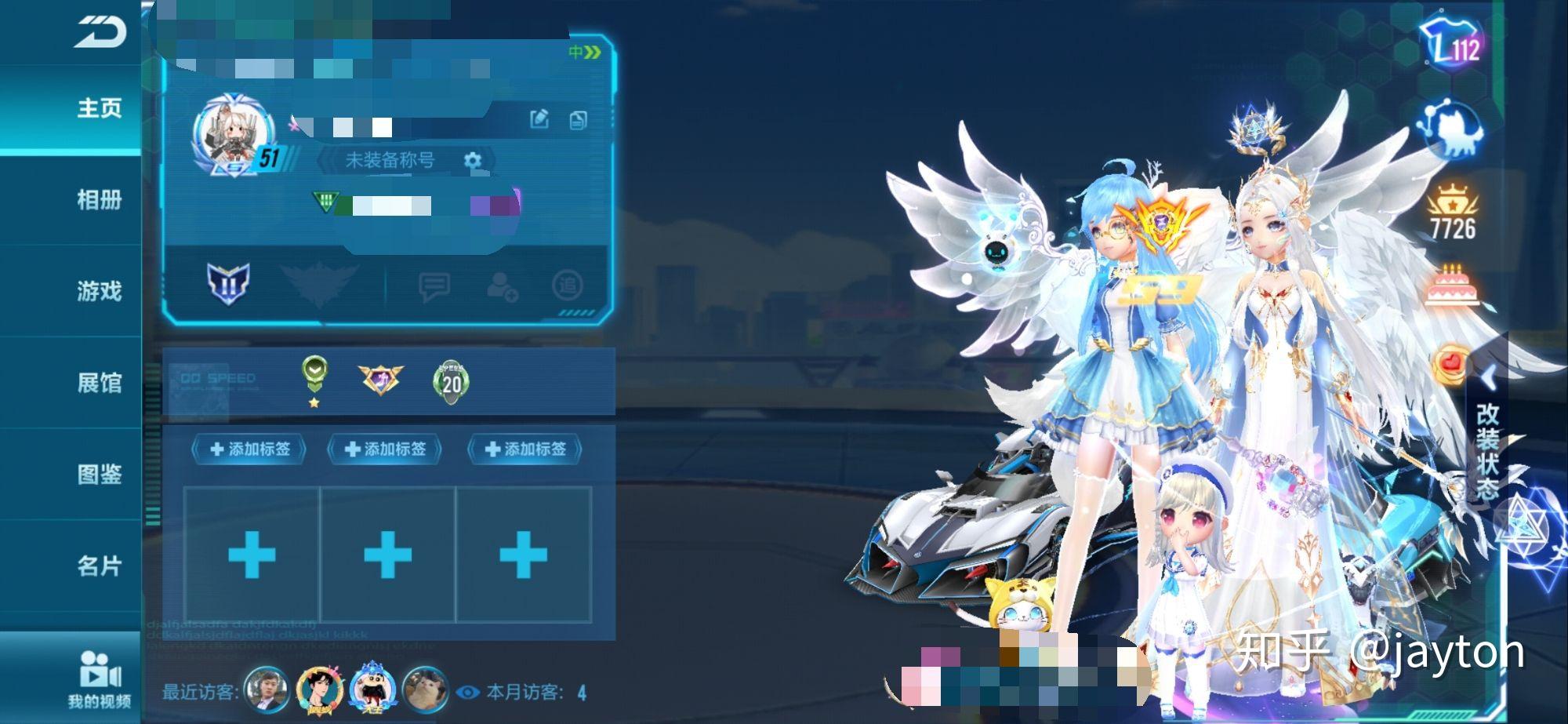Open the L112 wardrobe icon
The image size is (1568, 724).
tap(1453, 45)
